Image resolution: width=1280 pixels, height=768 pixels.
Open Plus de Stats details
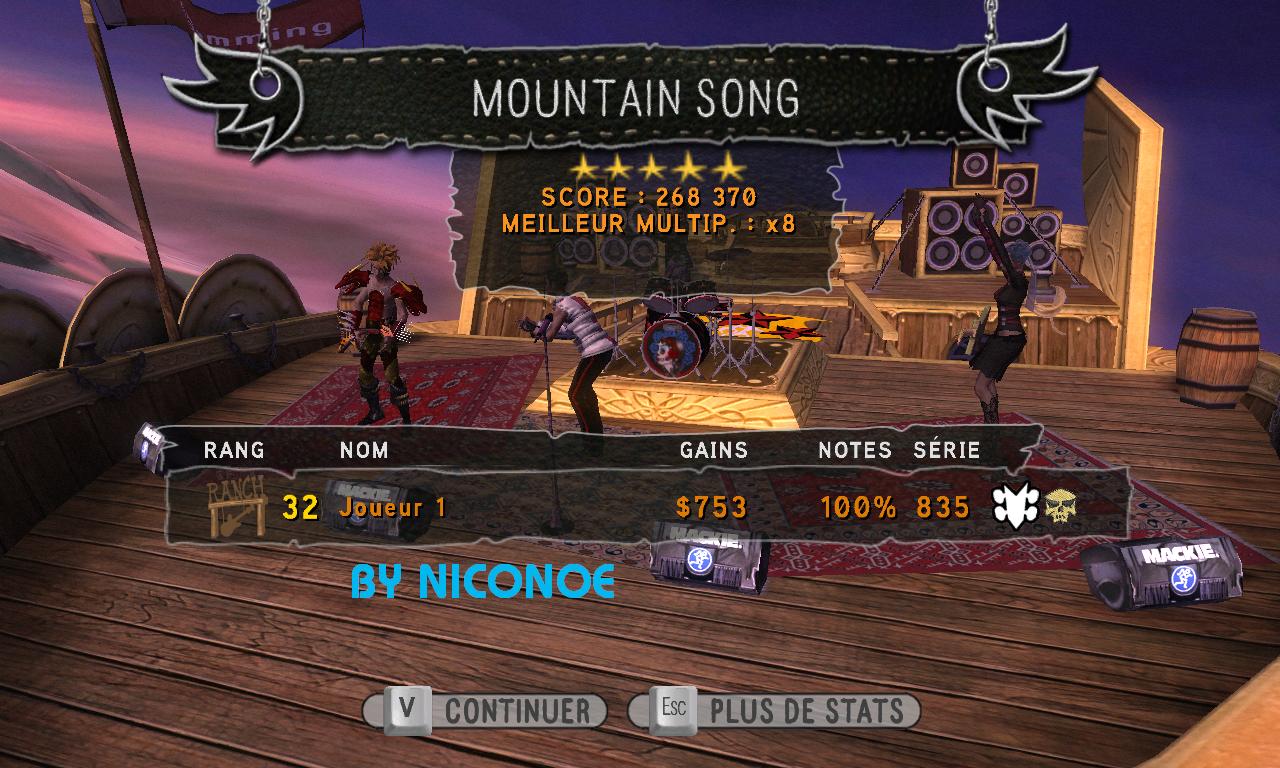pos(775,711)
